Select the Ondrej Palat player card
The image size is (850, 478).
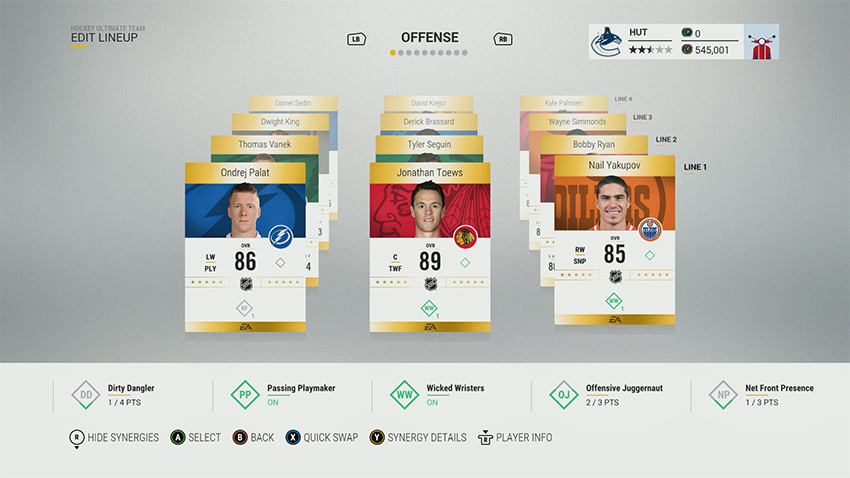click(245, 247)
